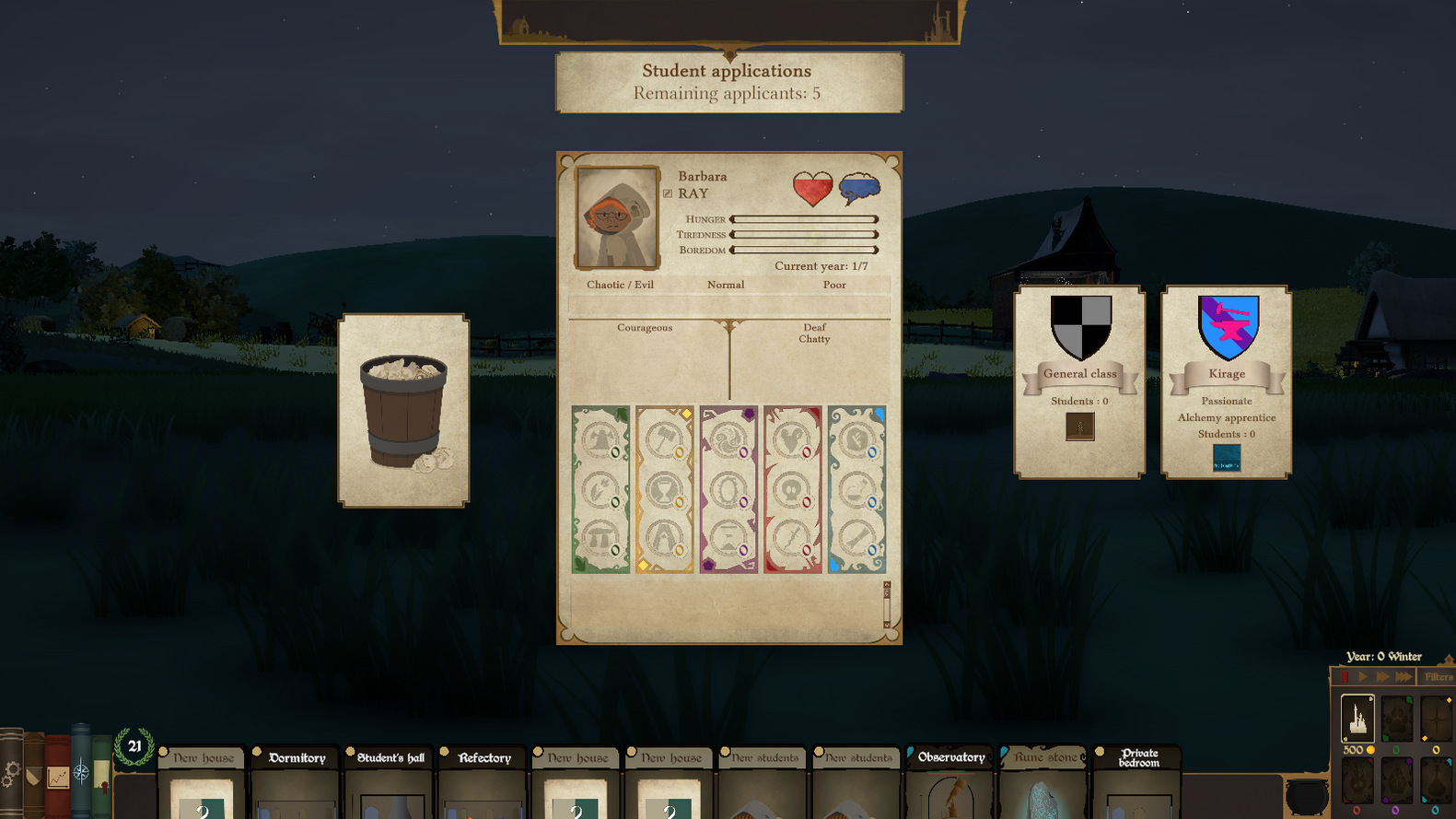Open the red statistics graph book
This screenshot has height=819, width=1456.
pos(57,777)
